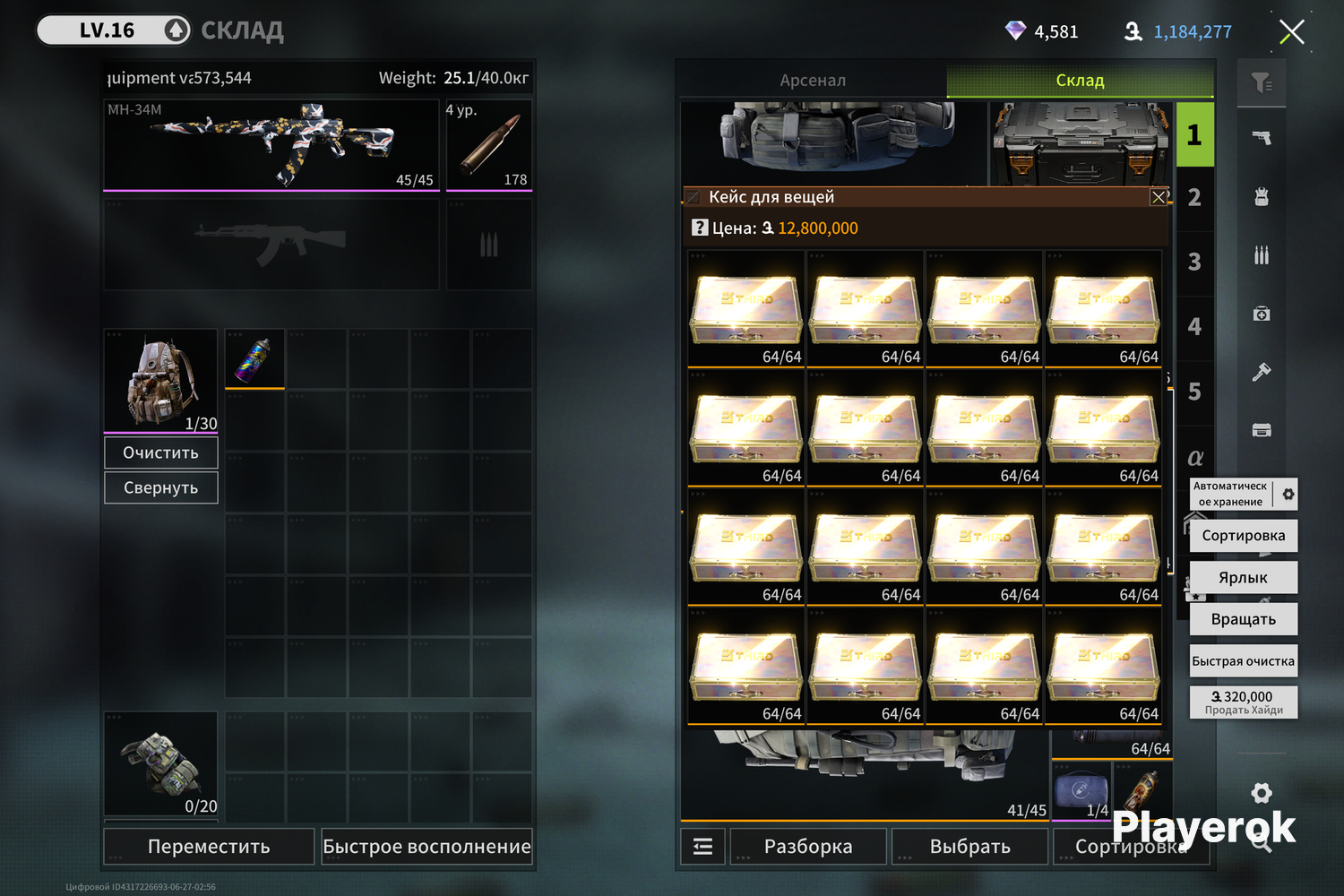Open the Склад tab

(x=1080, y=80)
